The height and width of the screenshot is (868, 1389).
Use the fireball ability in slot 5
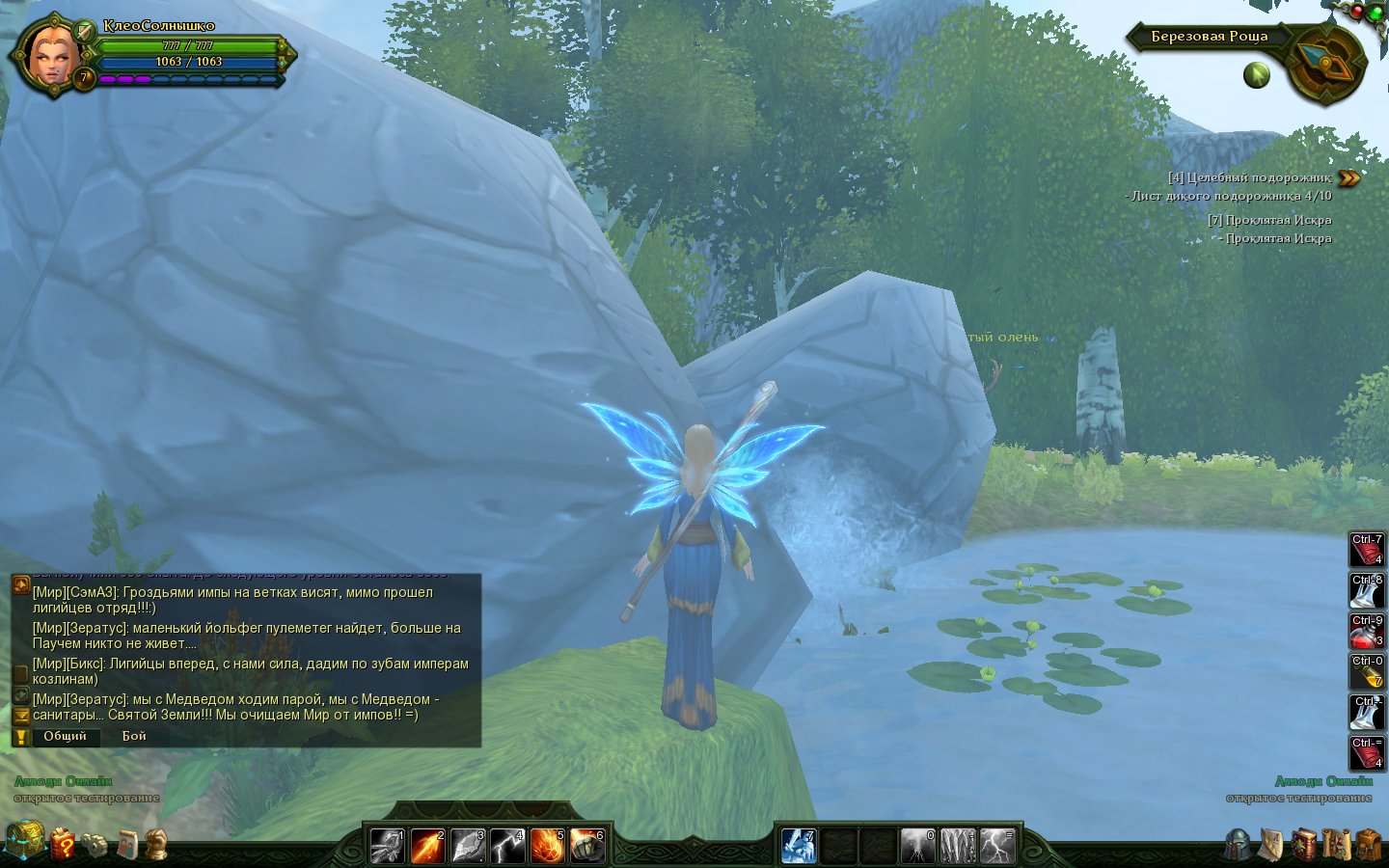point(546,846)
